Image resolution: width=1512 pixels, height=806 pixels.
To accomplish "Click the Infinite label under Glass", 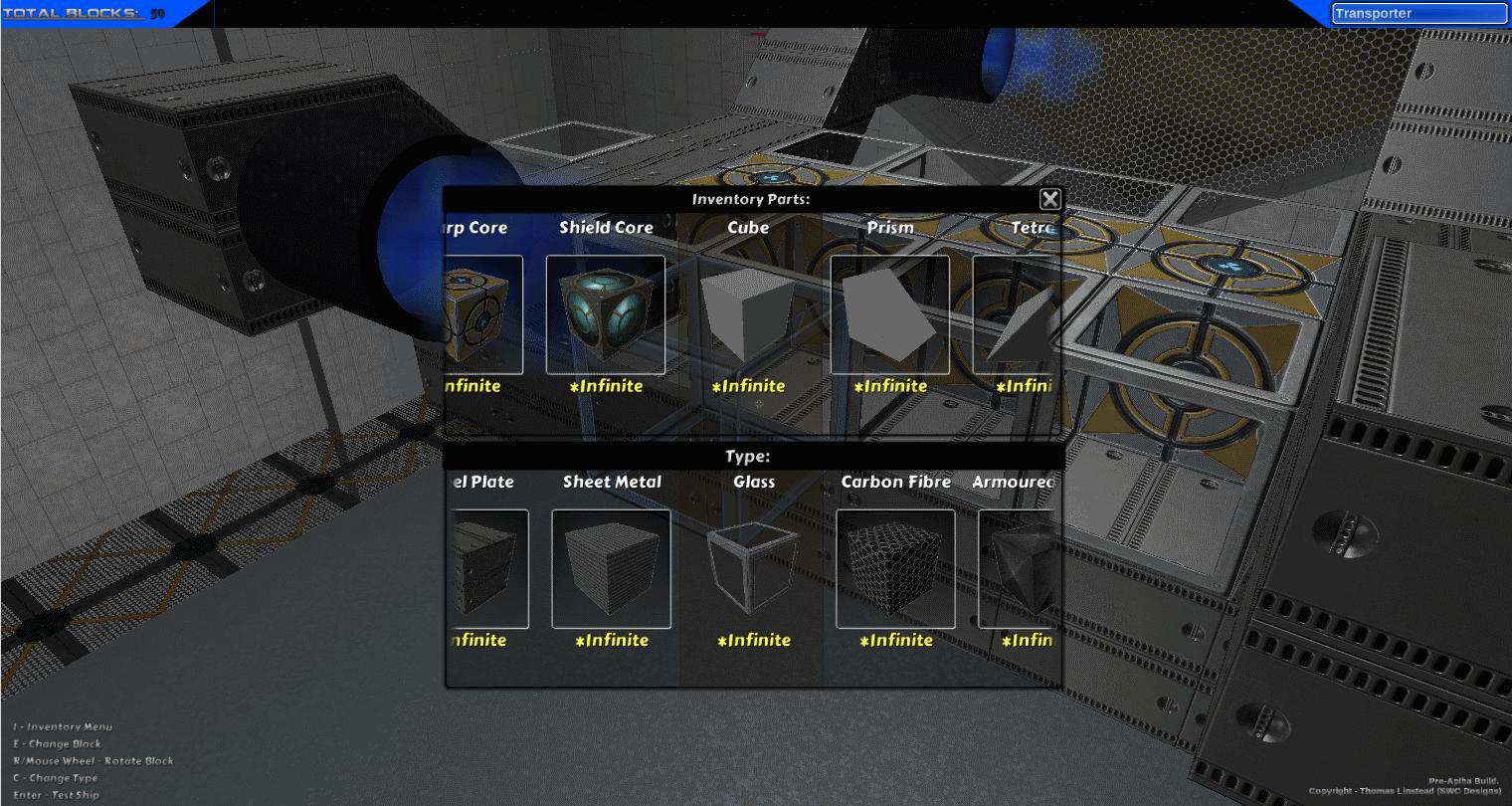I will tap(754, 640).
